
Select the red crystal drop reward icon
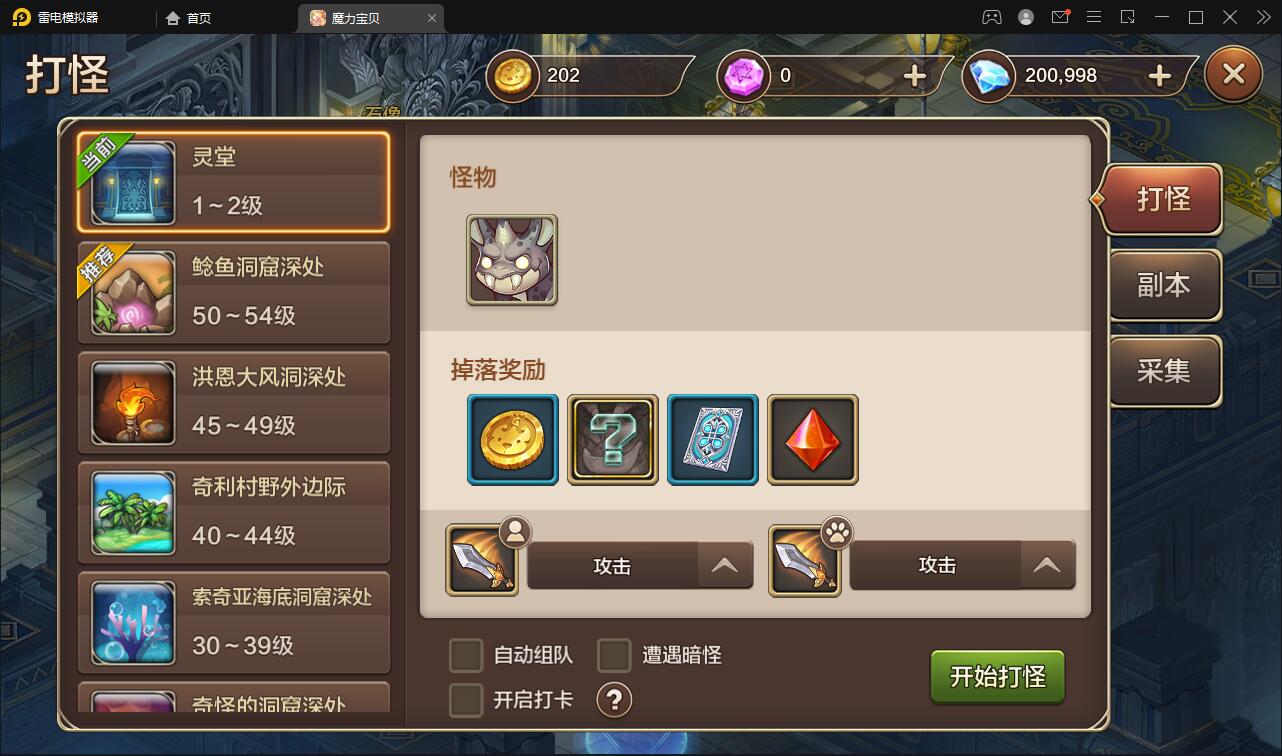click(812, 439)
